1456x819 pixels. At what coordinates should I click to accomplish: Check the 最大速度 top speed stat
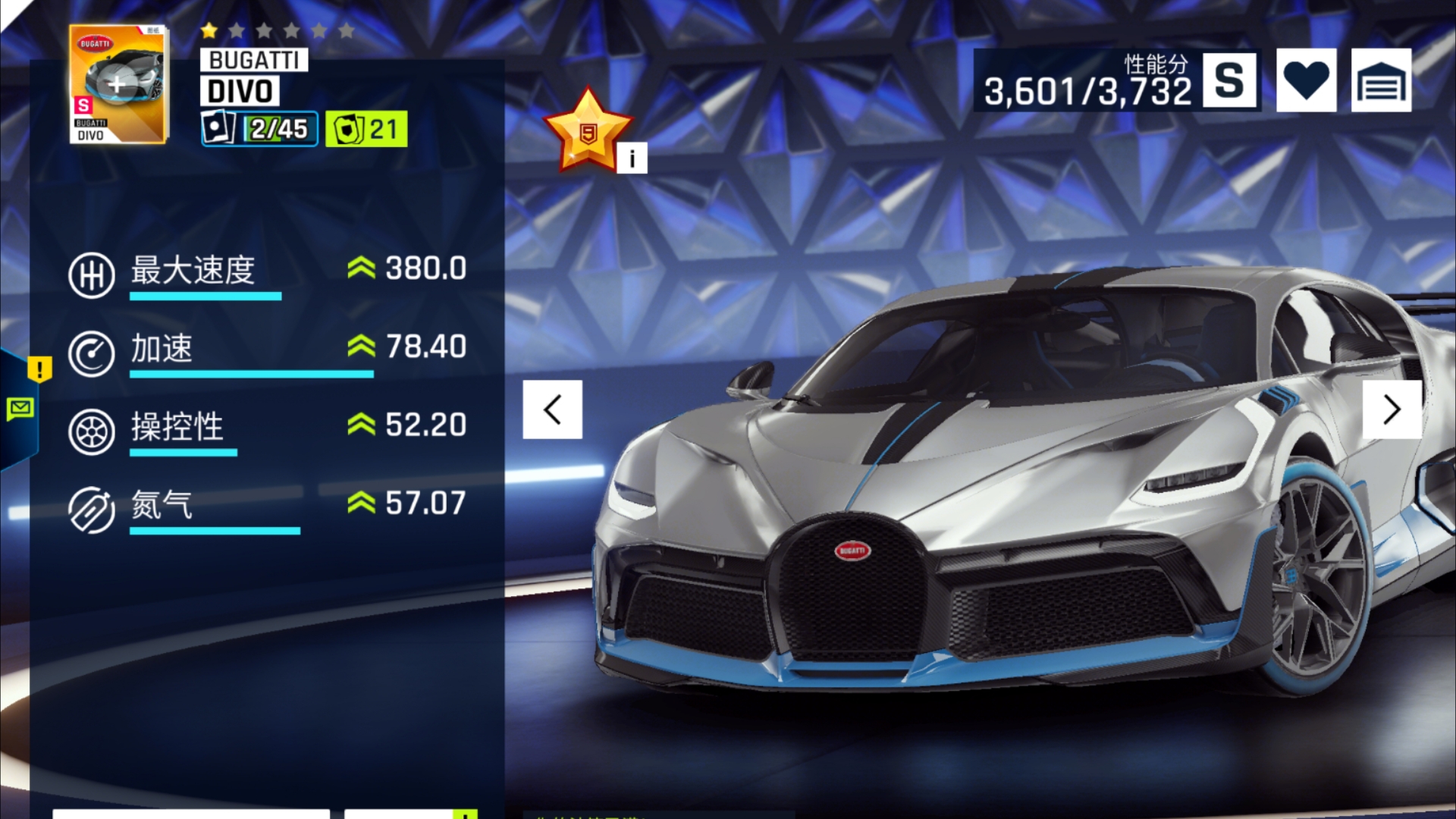(x=267, y=271)
